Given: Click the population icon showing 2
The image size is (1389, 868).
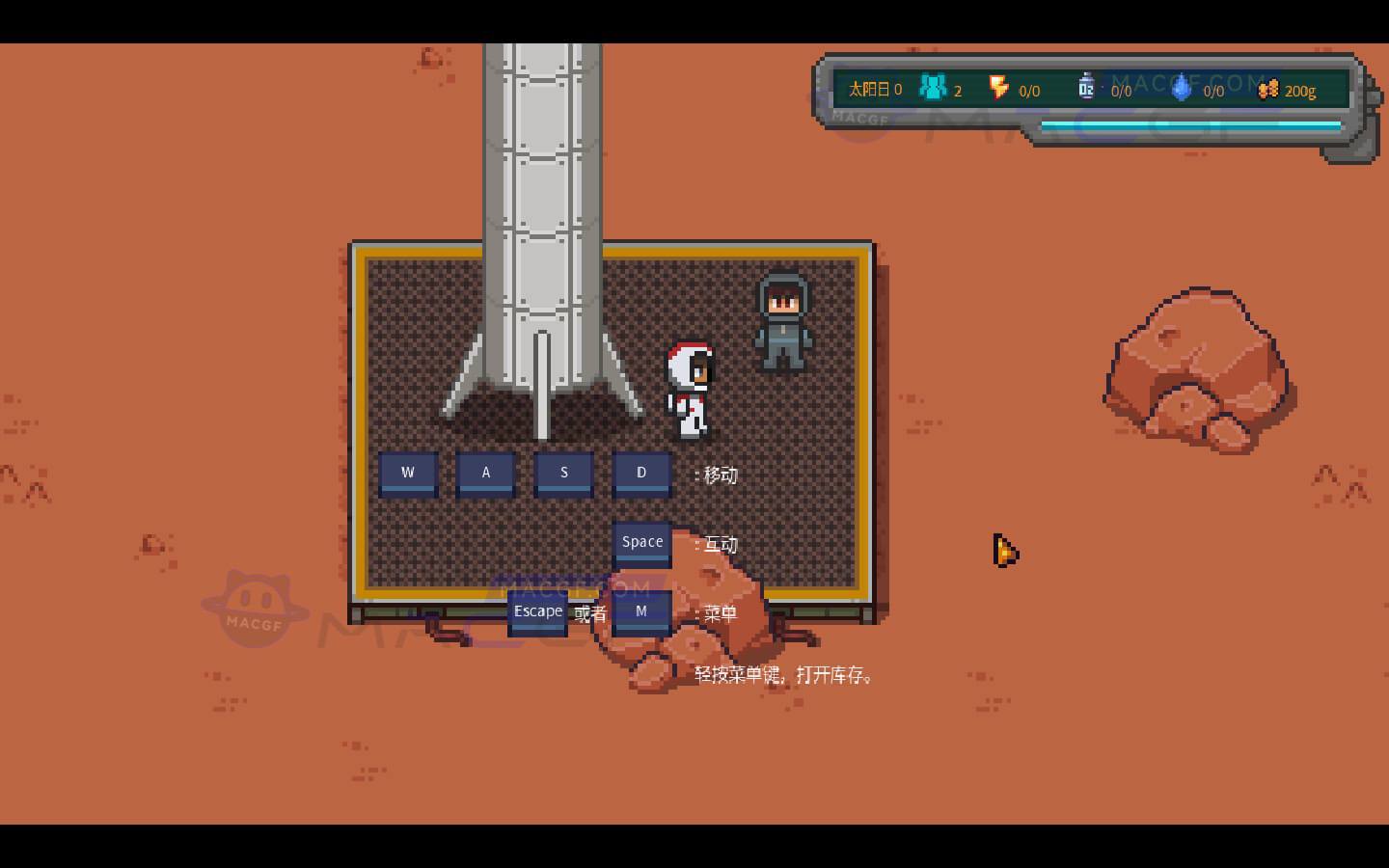Looking at the screenshot, I should coord(932,88).
